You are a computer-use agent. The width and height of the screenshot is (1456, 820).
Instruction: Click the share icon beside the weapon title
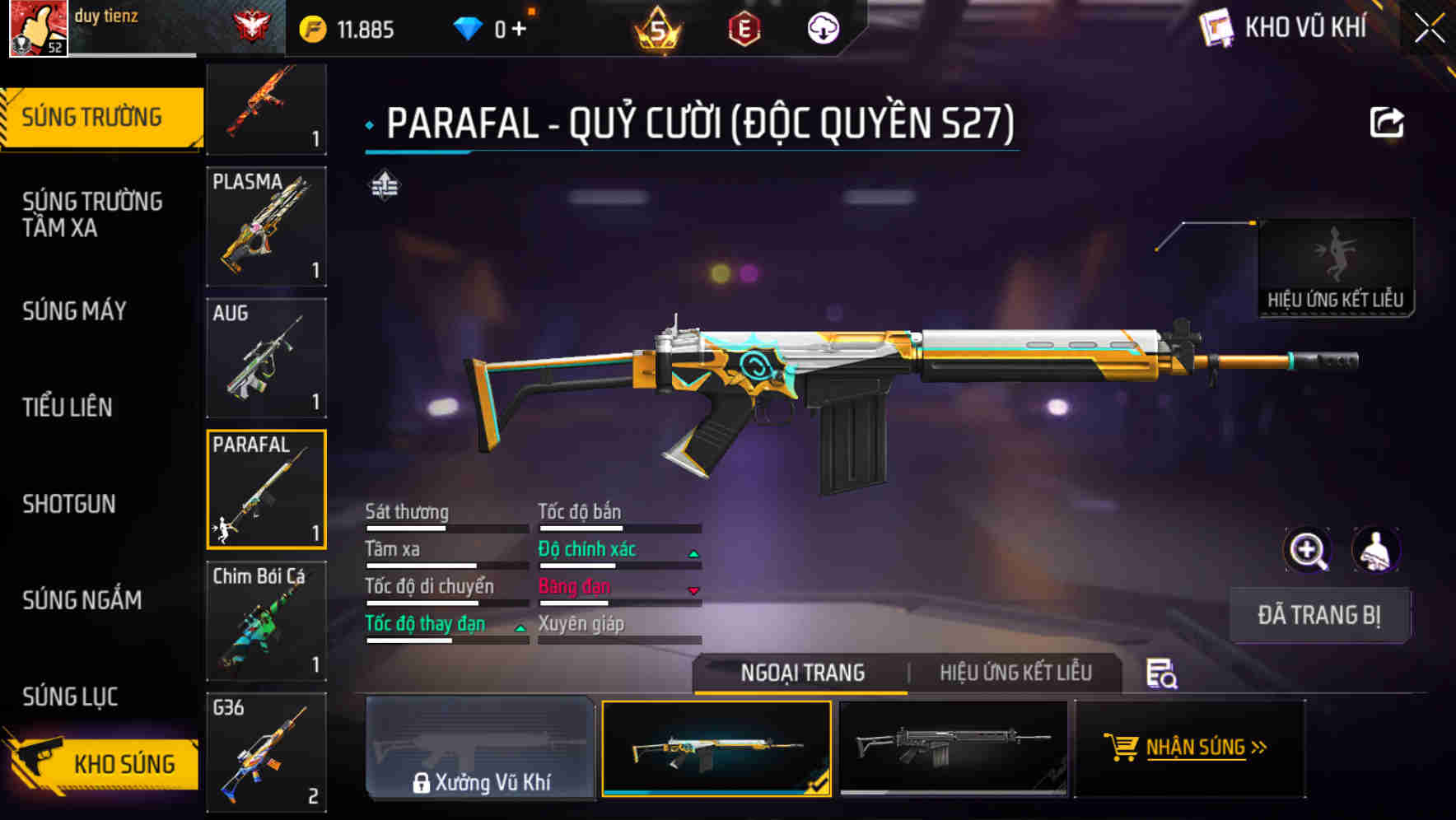[x=1386, y=122]
